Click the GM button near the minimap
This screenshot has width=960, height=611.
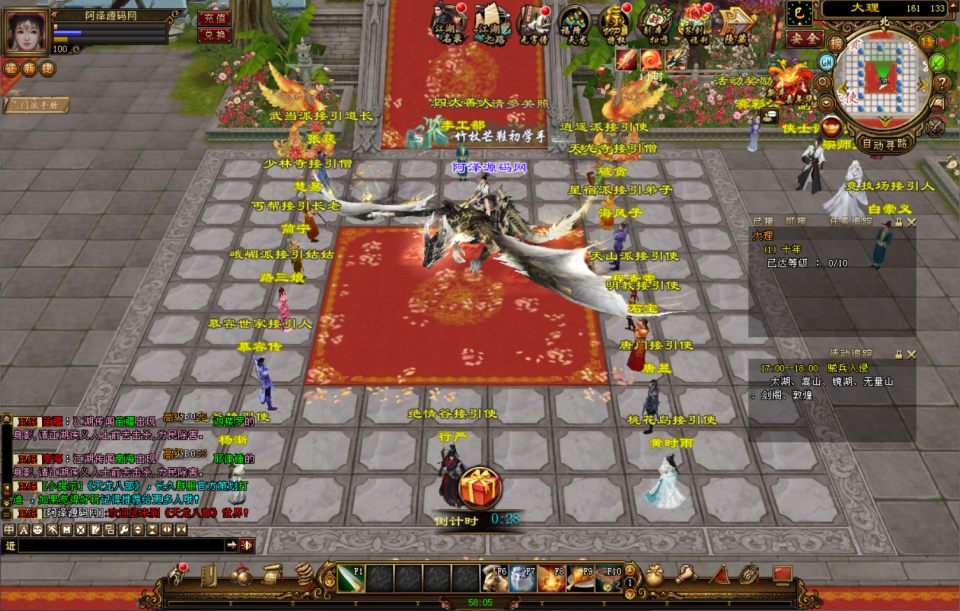pyautogui.click(x=826, y=62)
